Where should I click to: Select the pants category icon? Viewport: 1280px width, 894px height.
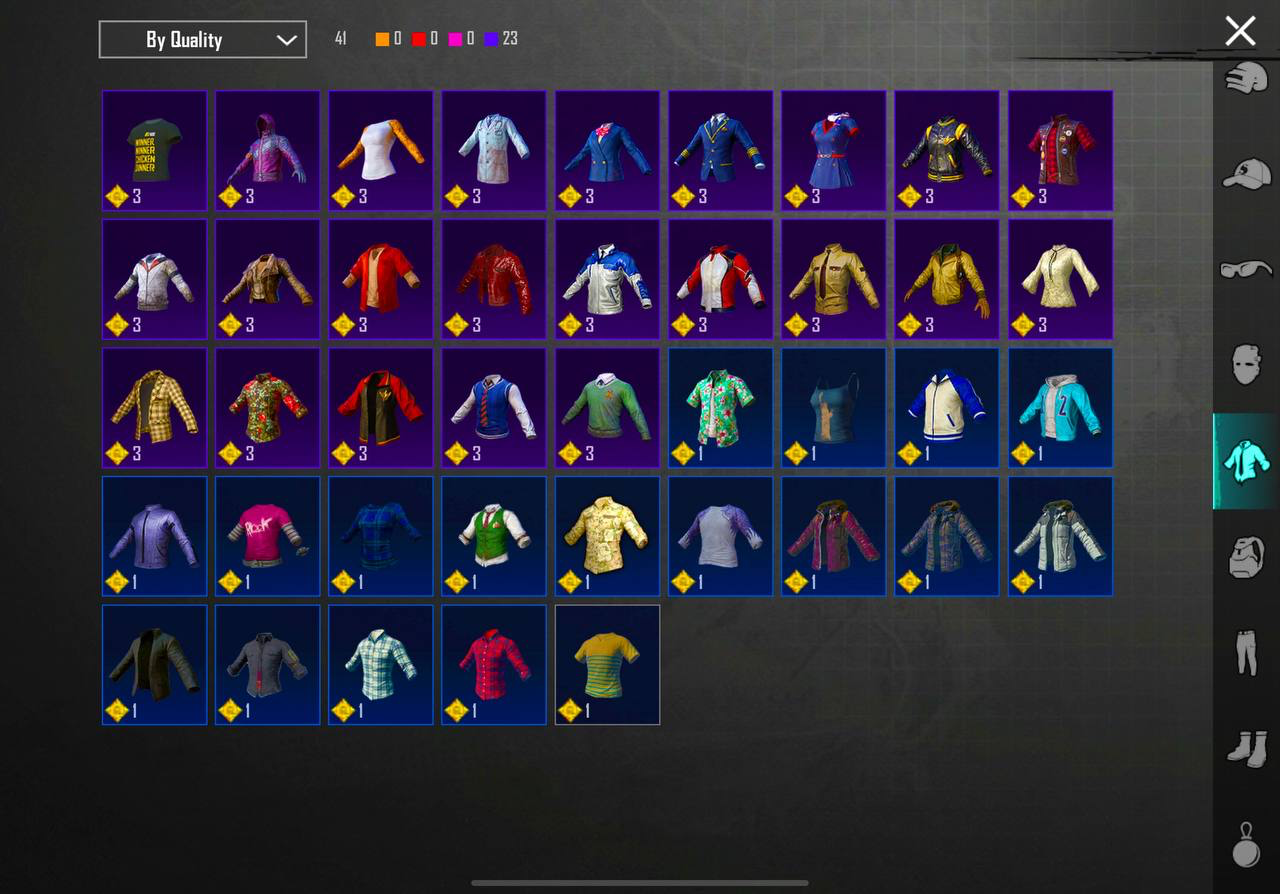1244,651
